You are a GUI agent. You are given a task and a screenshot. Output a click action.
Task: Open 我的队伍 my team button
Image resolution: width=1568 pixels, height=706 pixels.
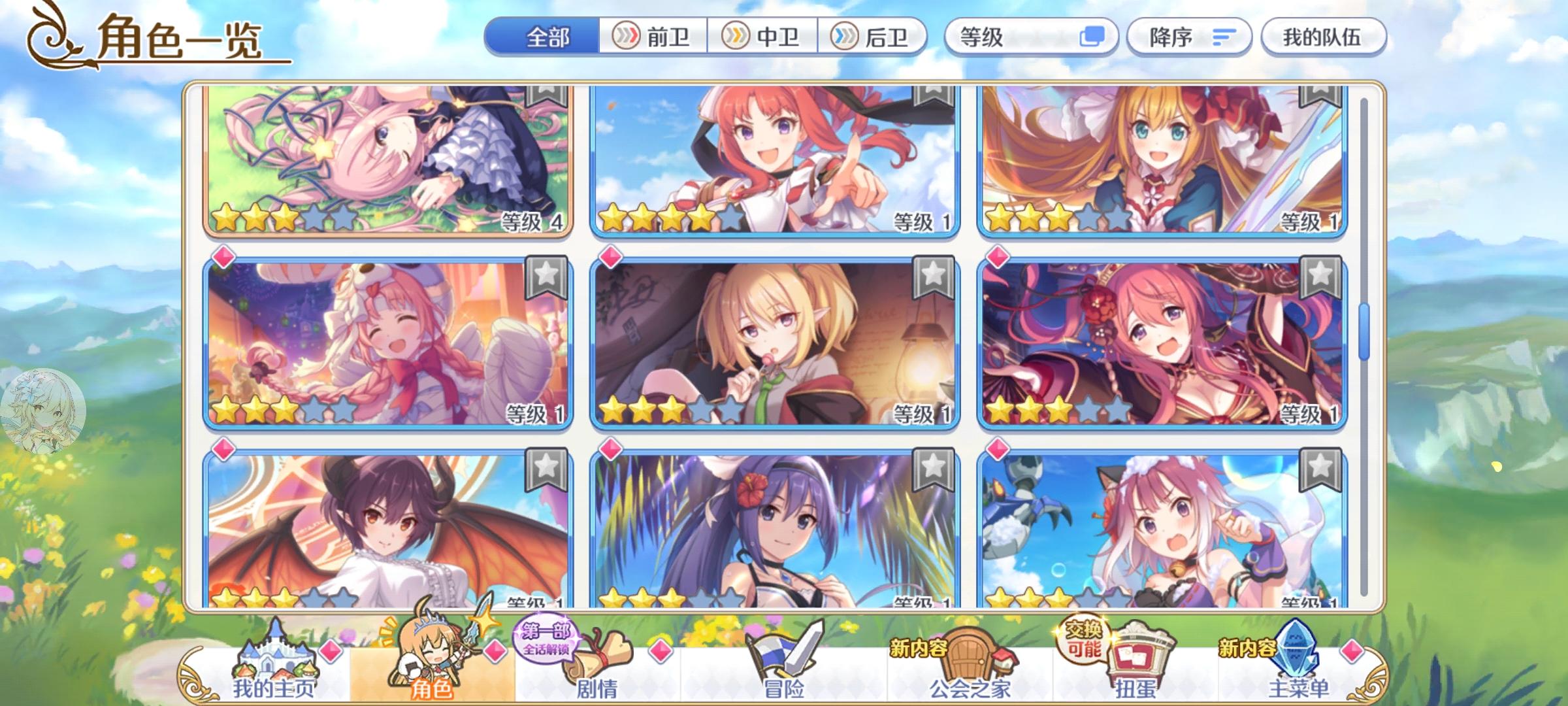(1323, 37)
